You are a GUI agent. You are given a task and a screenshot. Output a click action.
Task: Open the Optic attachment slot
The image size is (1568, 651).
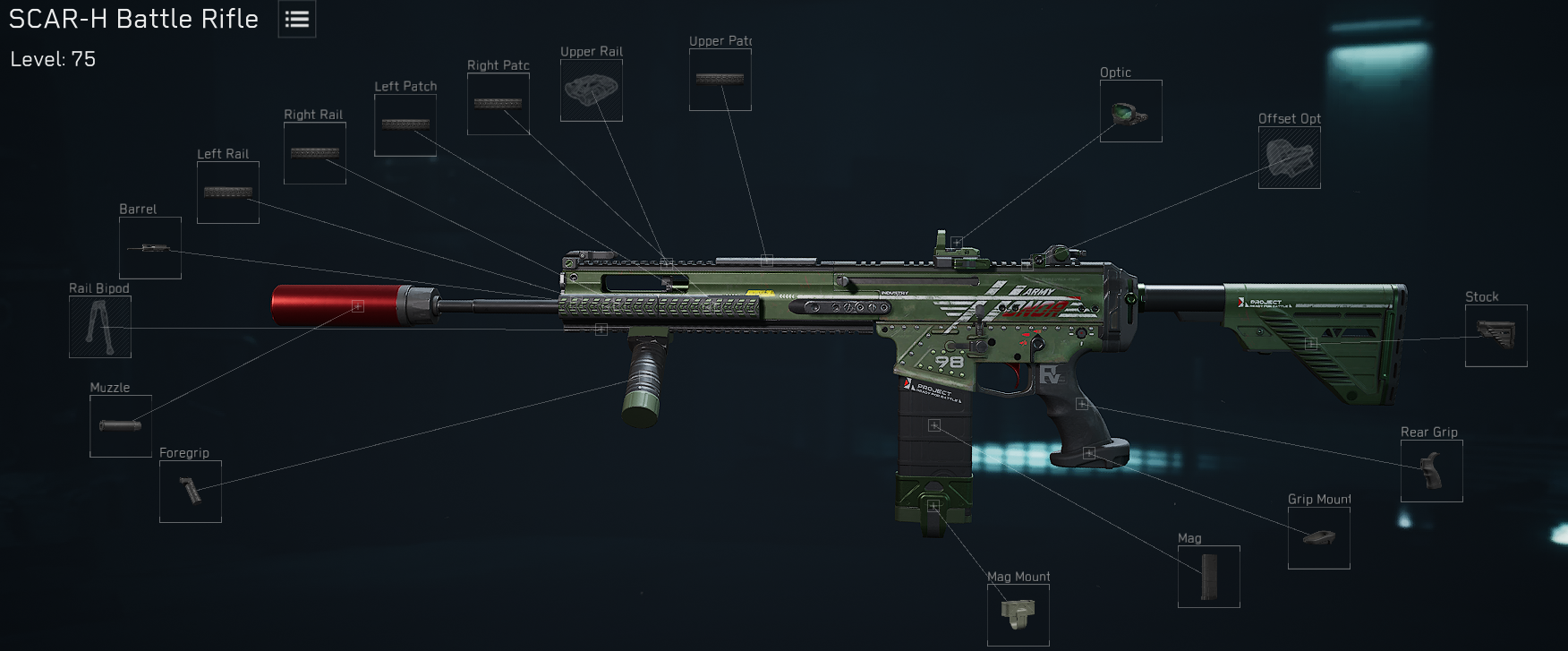click(1131, 110)
